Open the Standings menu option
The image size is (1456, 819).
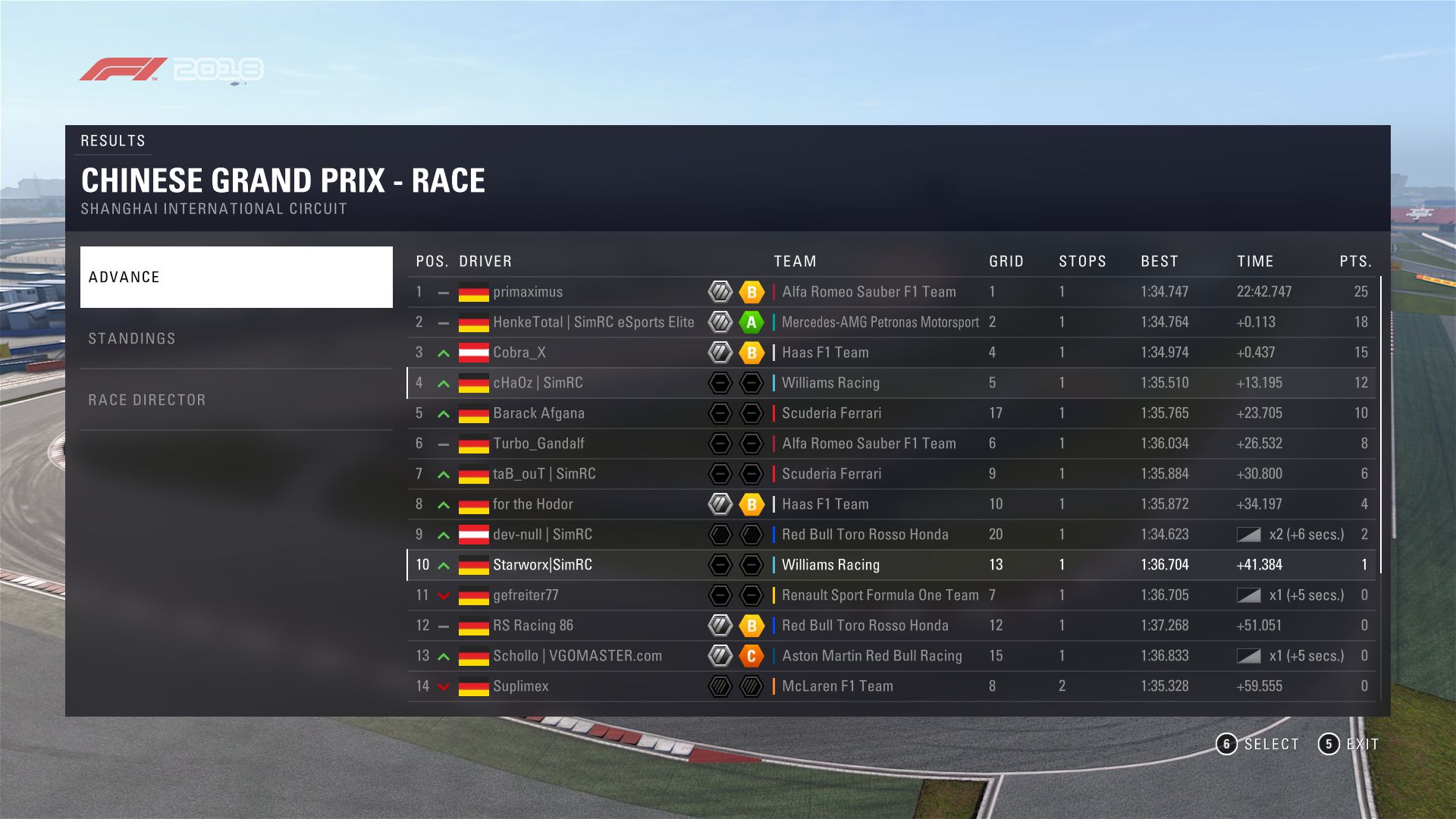point(236,338)
